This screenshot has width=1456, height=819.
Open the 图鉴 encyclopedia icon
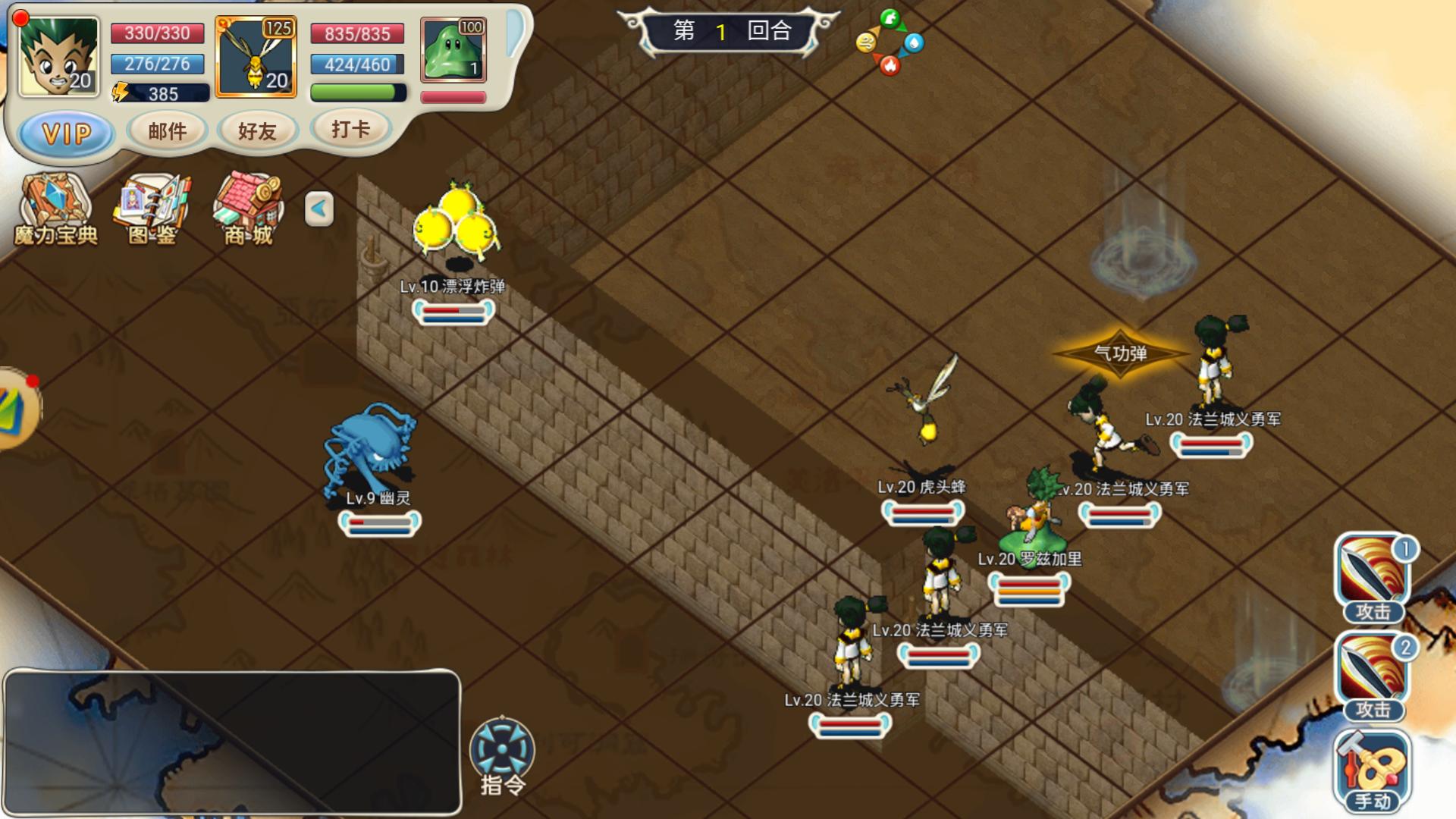(152, 209)
